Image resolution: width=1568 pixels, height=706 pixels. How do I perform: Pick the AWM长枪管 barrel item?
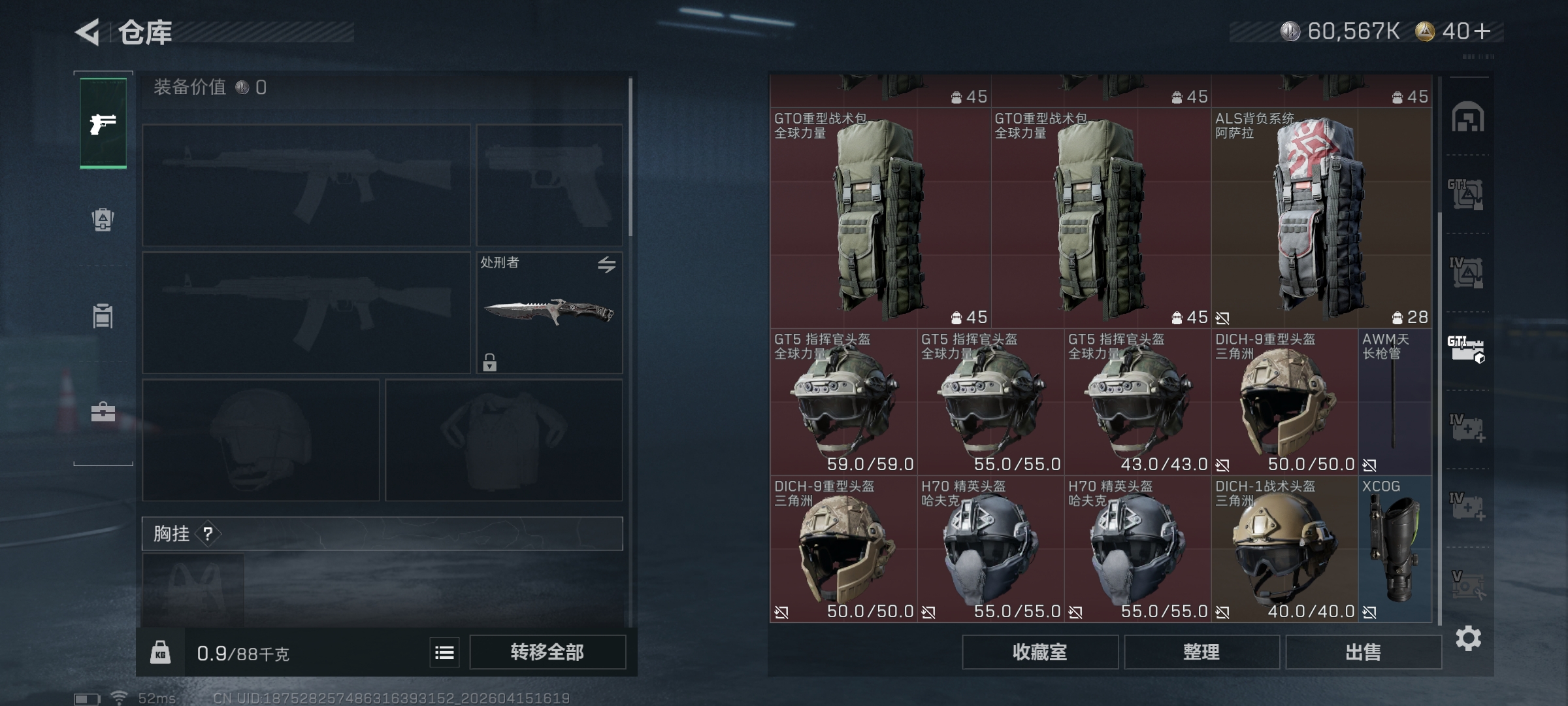pos(1394,401)
